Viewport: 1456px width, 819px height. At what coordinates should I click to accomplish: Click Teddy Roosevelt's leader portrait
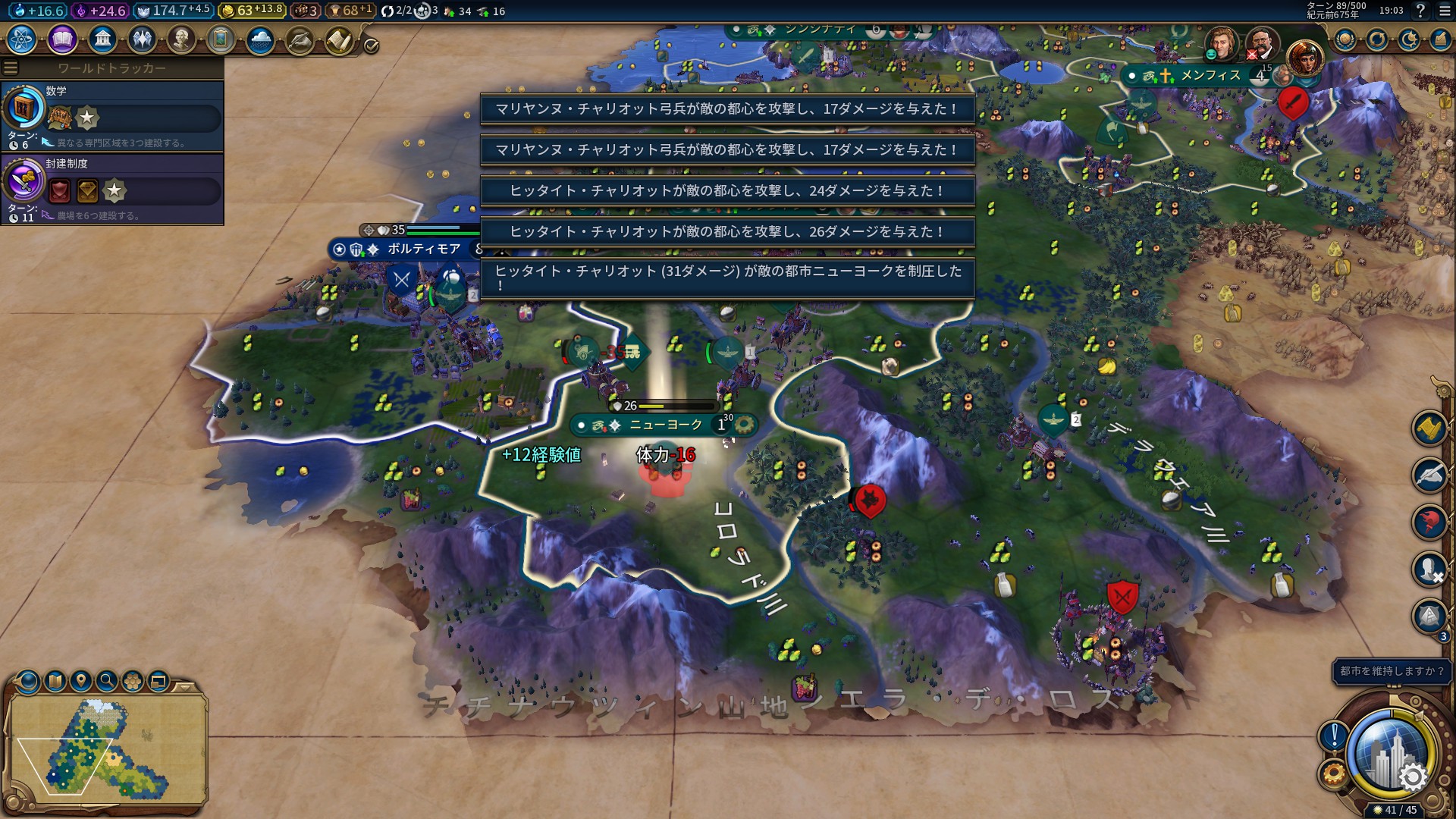pos(1261,43)
